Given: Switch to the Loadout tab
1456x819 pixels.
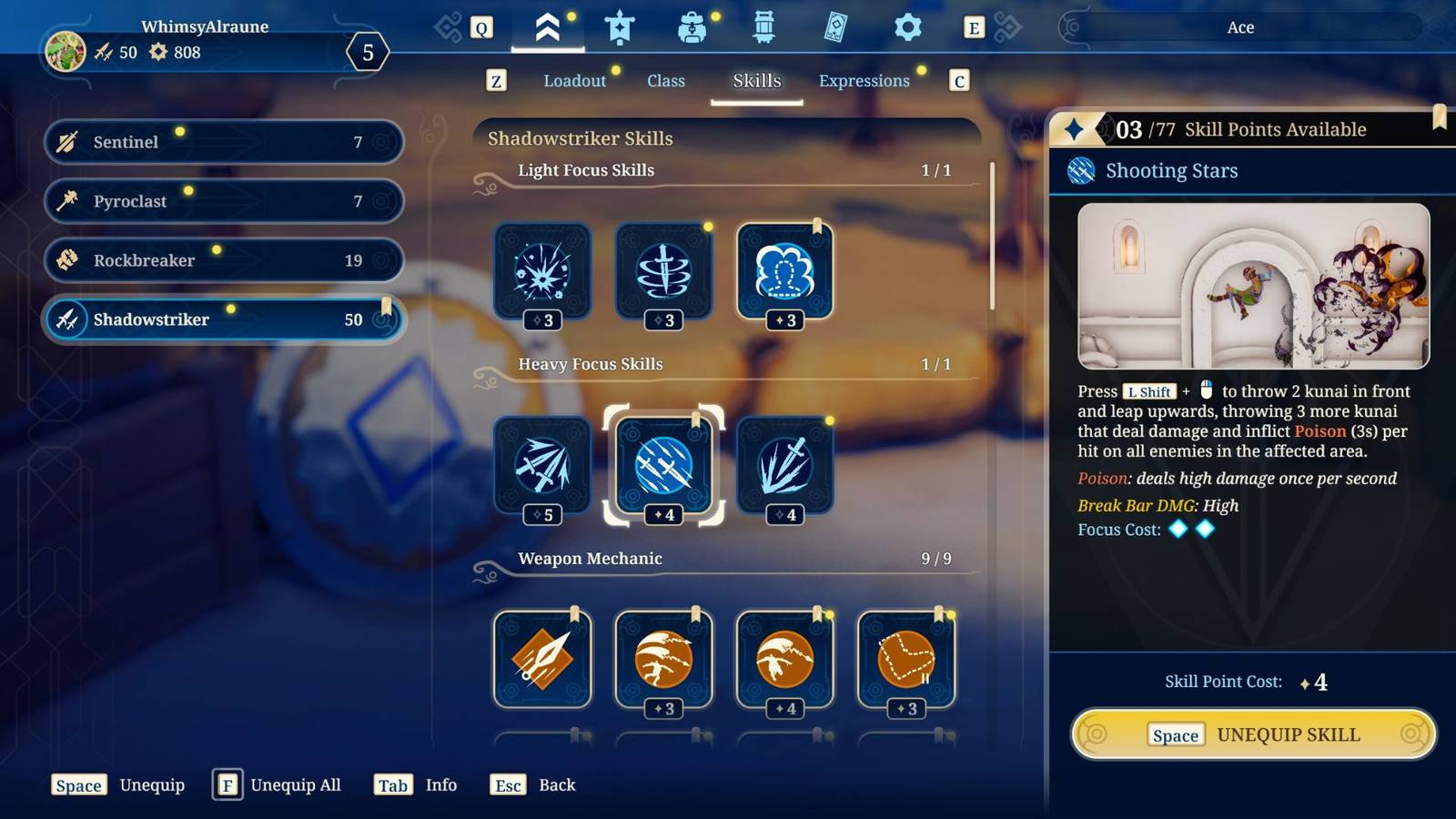Looking at the screenshot, I should (574, 80).
